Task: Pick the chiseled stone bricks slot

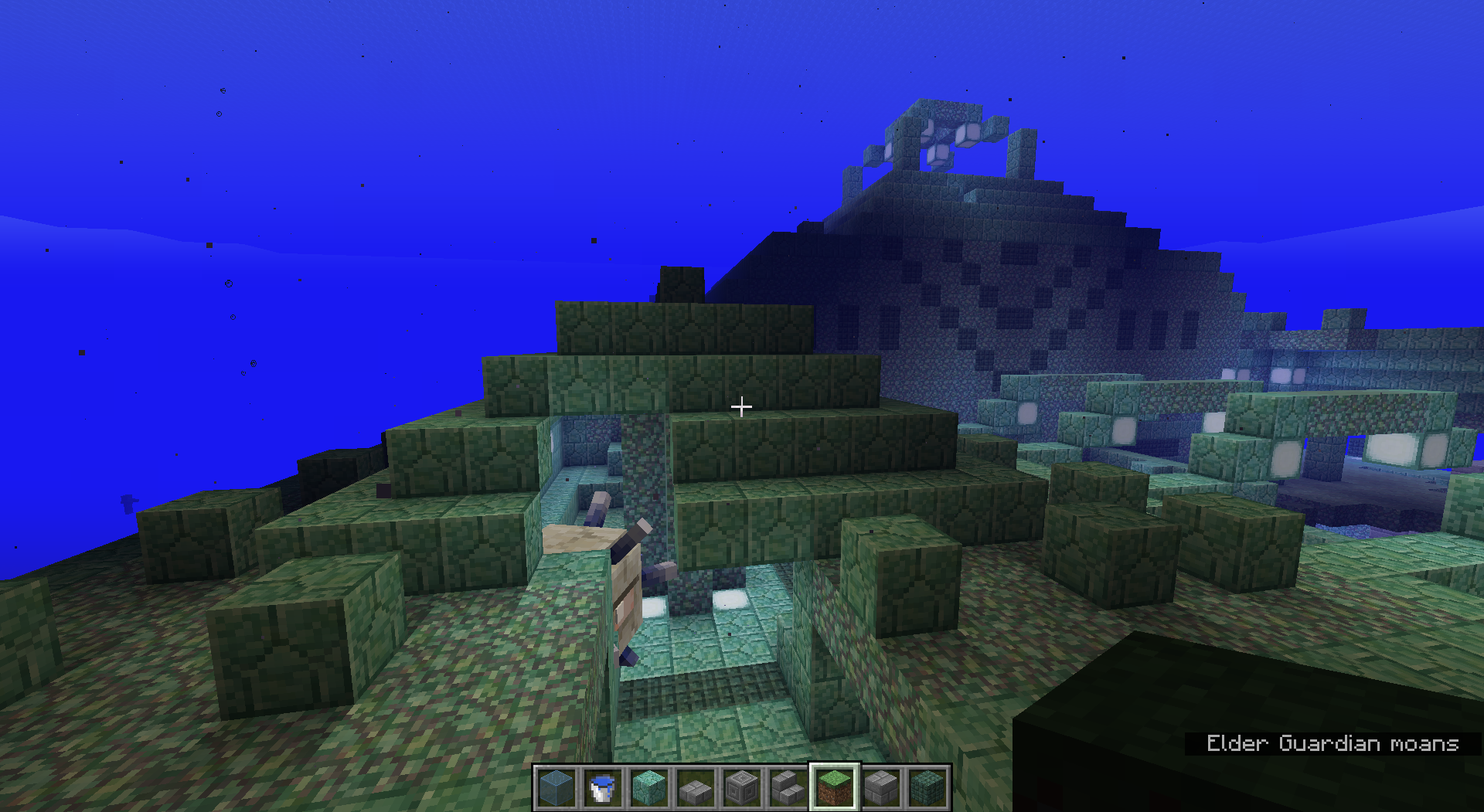Action: tap(742, 787)
